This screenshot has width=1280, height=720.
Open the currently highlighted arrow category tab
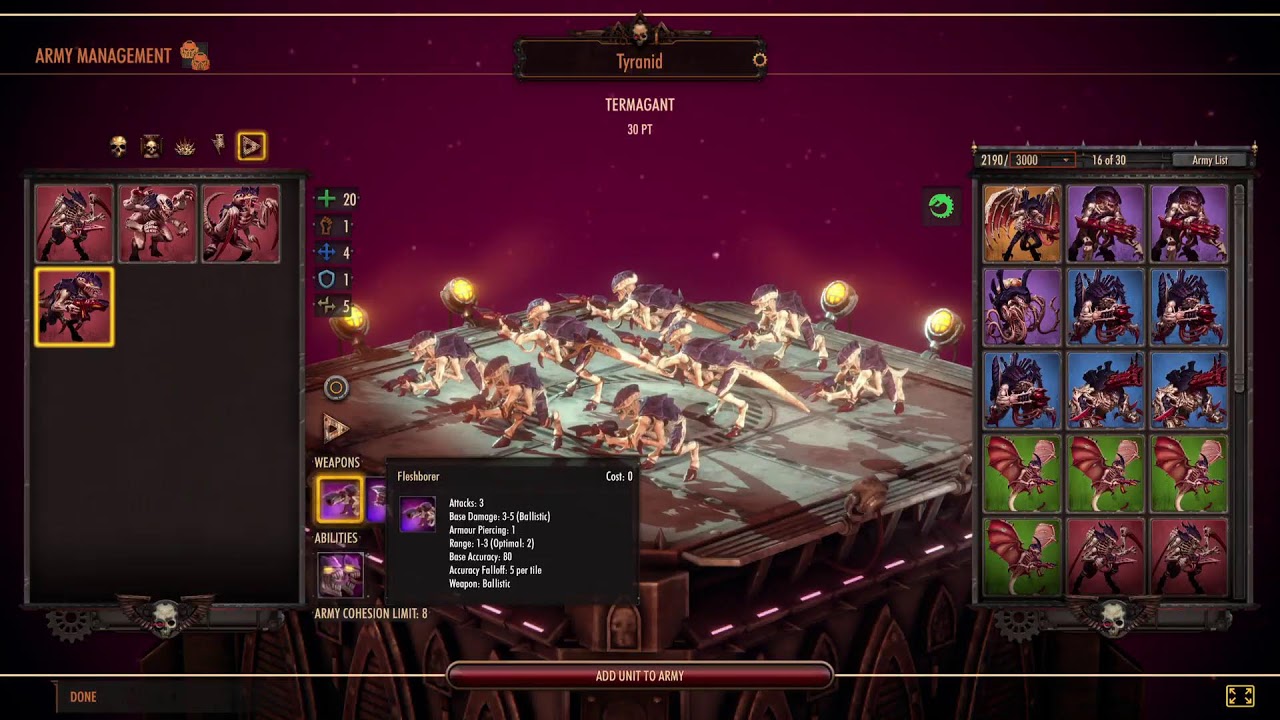[251, 147]
